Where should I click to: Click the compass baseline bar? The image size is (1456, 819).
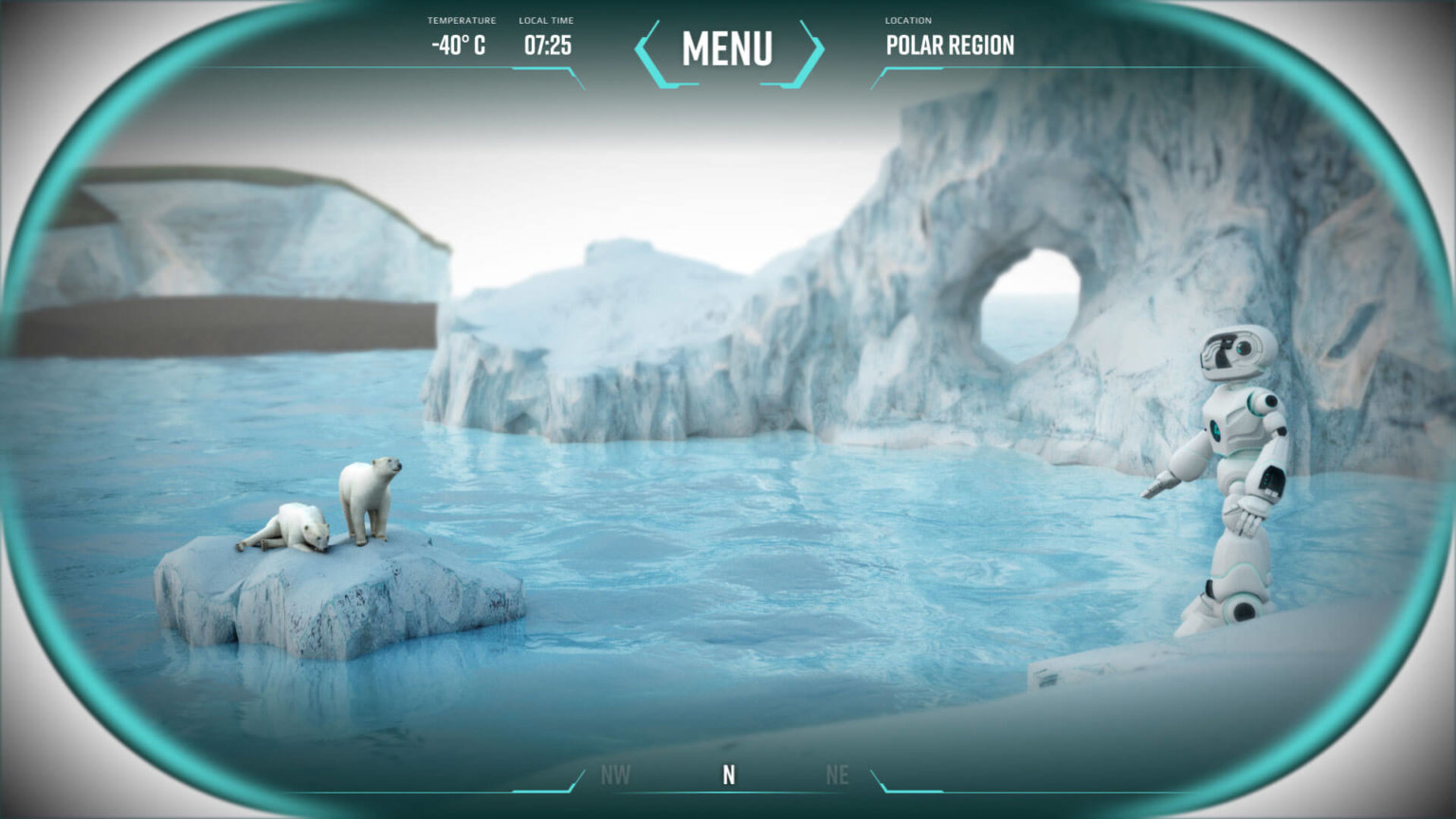(x=728, y=792)
